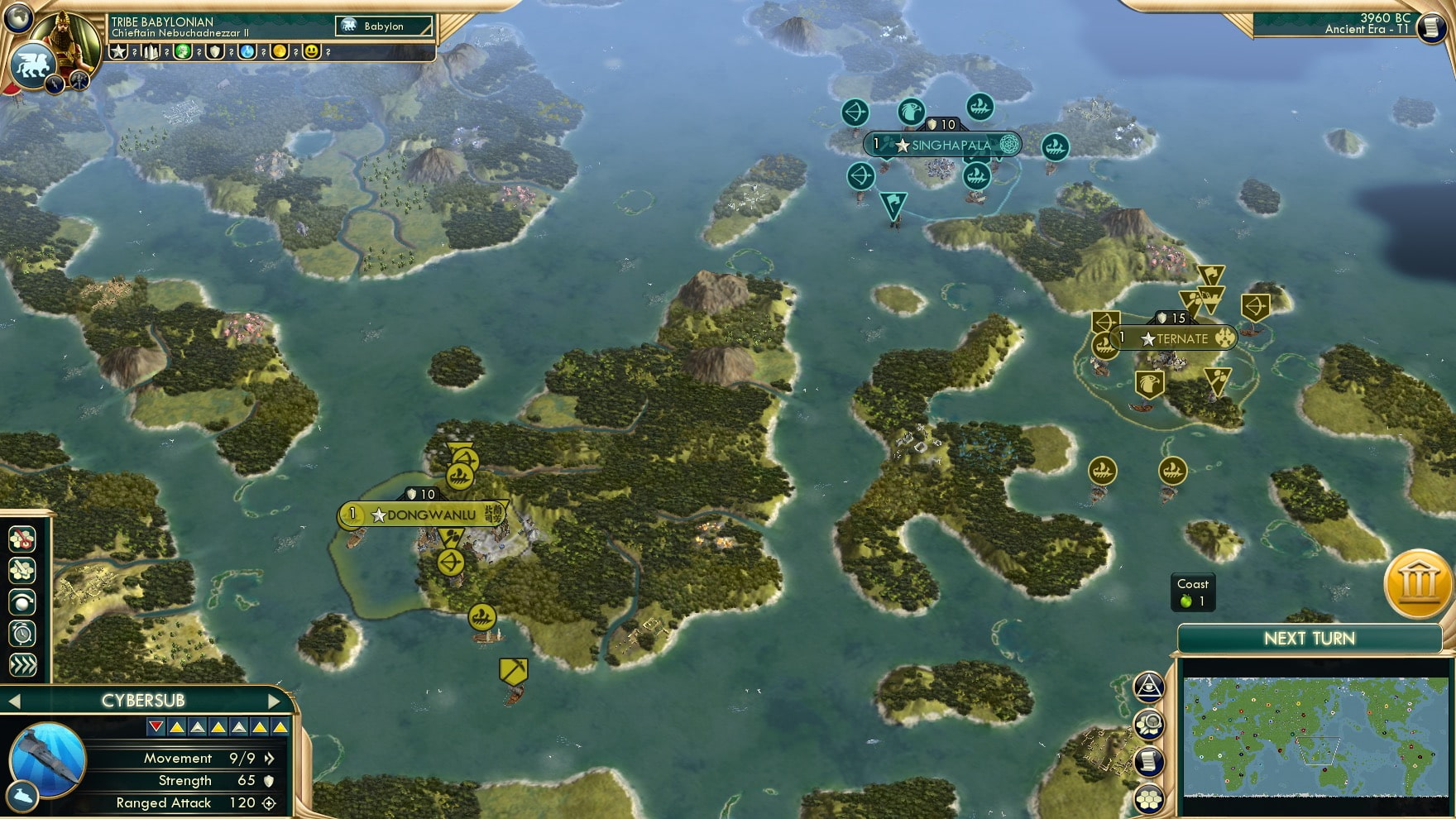Select the move-to action icon in the sidebar
This screenshot has height=819, width=1456.
click(22, 569)
